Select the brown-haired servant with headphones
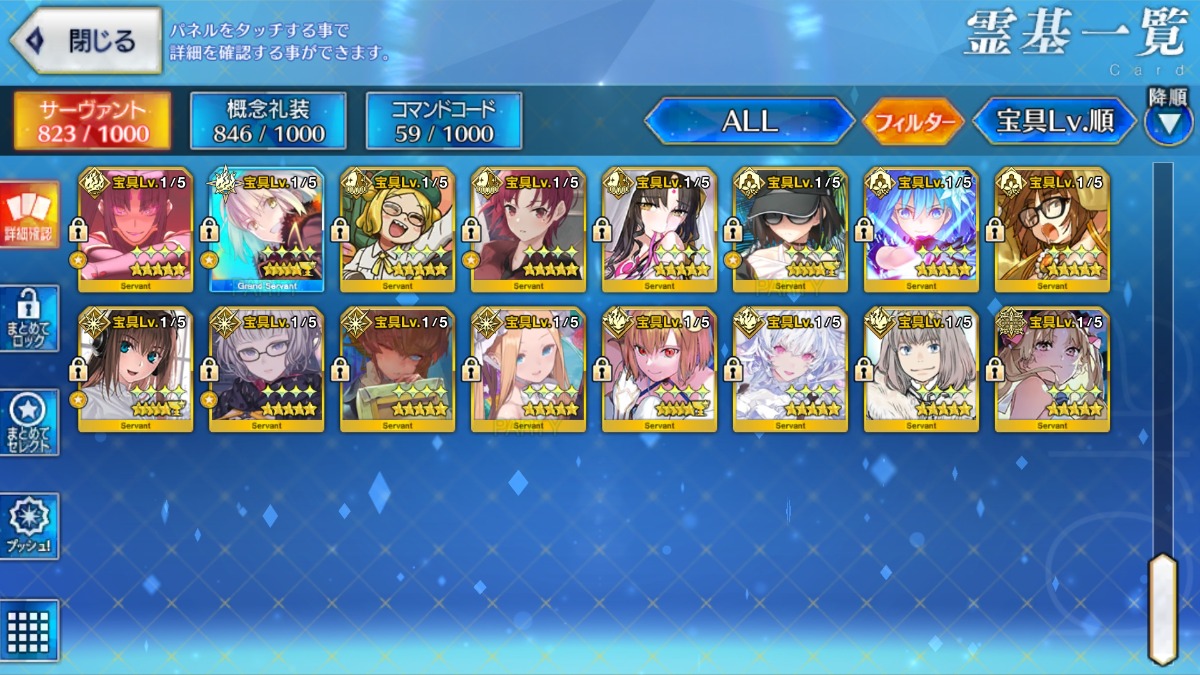This screenshot has height=675, width=1200. click(x=135, y=370)
